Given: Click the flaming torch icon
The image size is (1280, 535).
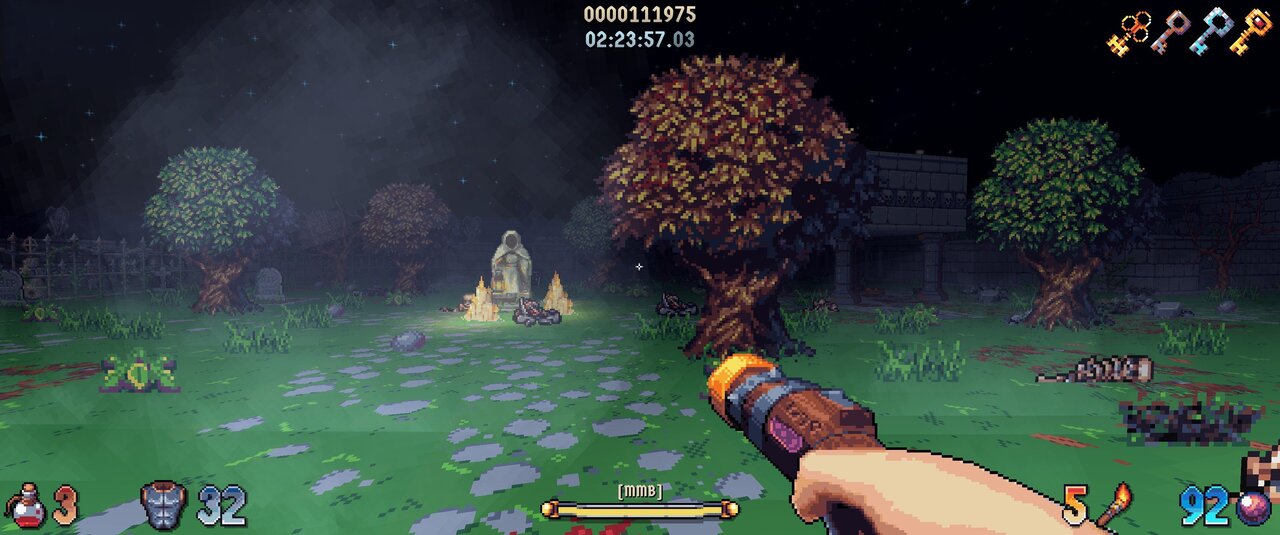Looking at the screenshot, I should click(x=1115, y=505).
